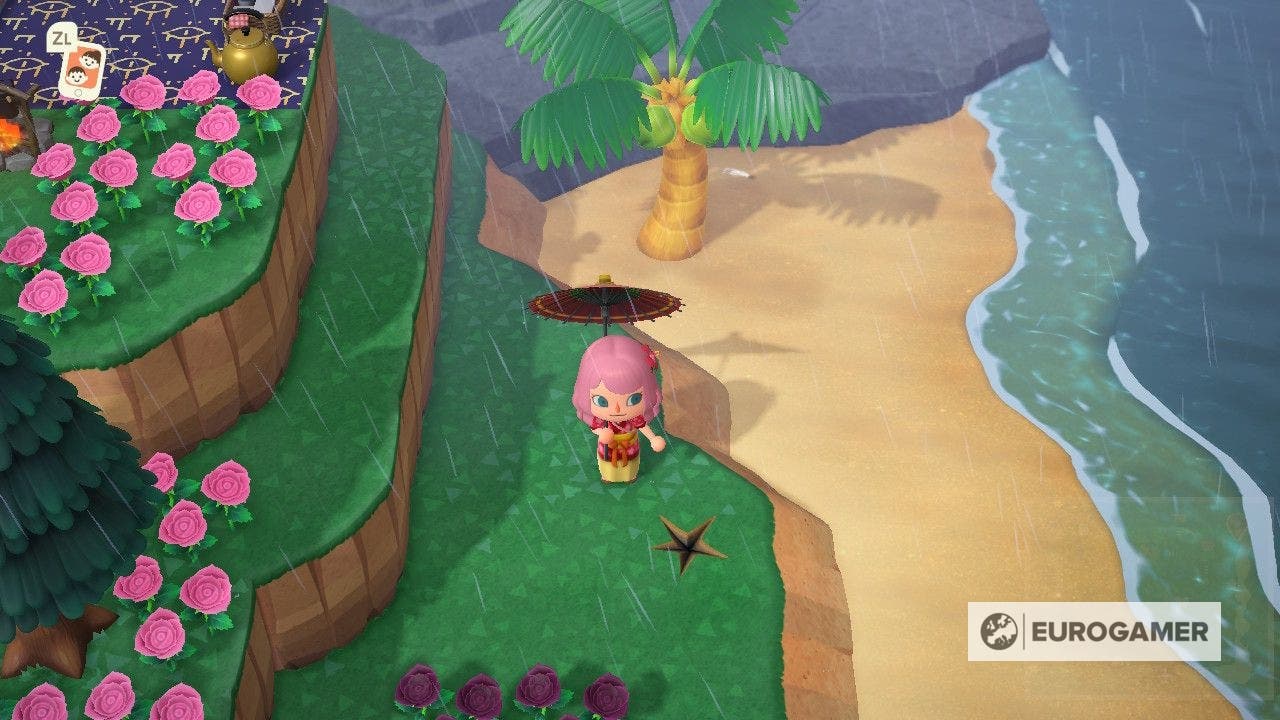Click the circular home button on the phone icon
Viewport: 1280px width, 720px height.
pos(79,92)
